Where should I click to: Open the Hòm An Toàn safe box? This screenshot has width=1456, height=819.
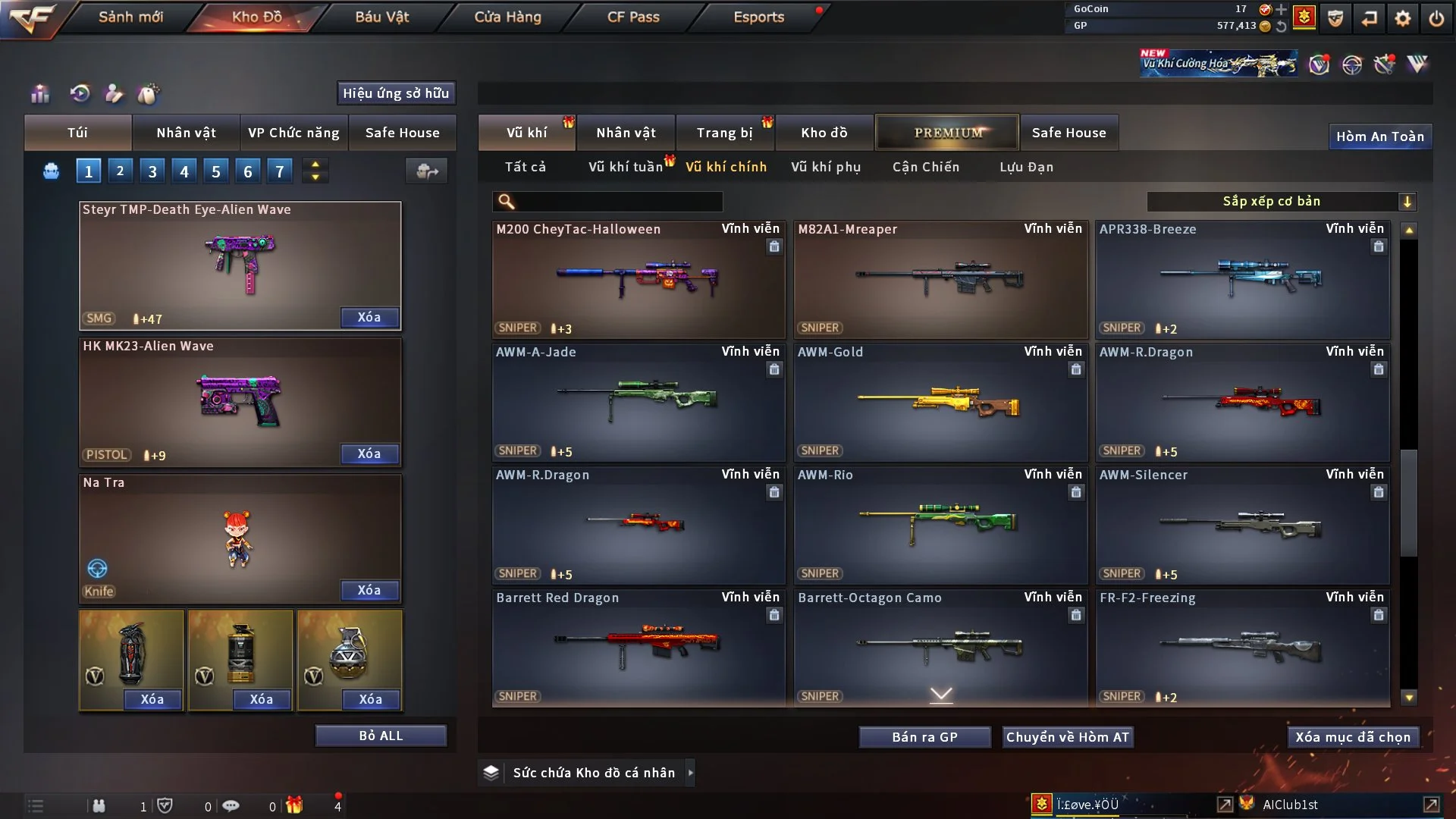click(x=1379, y=136)
